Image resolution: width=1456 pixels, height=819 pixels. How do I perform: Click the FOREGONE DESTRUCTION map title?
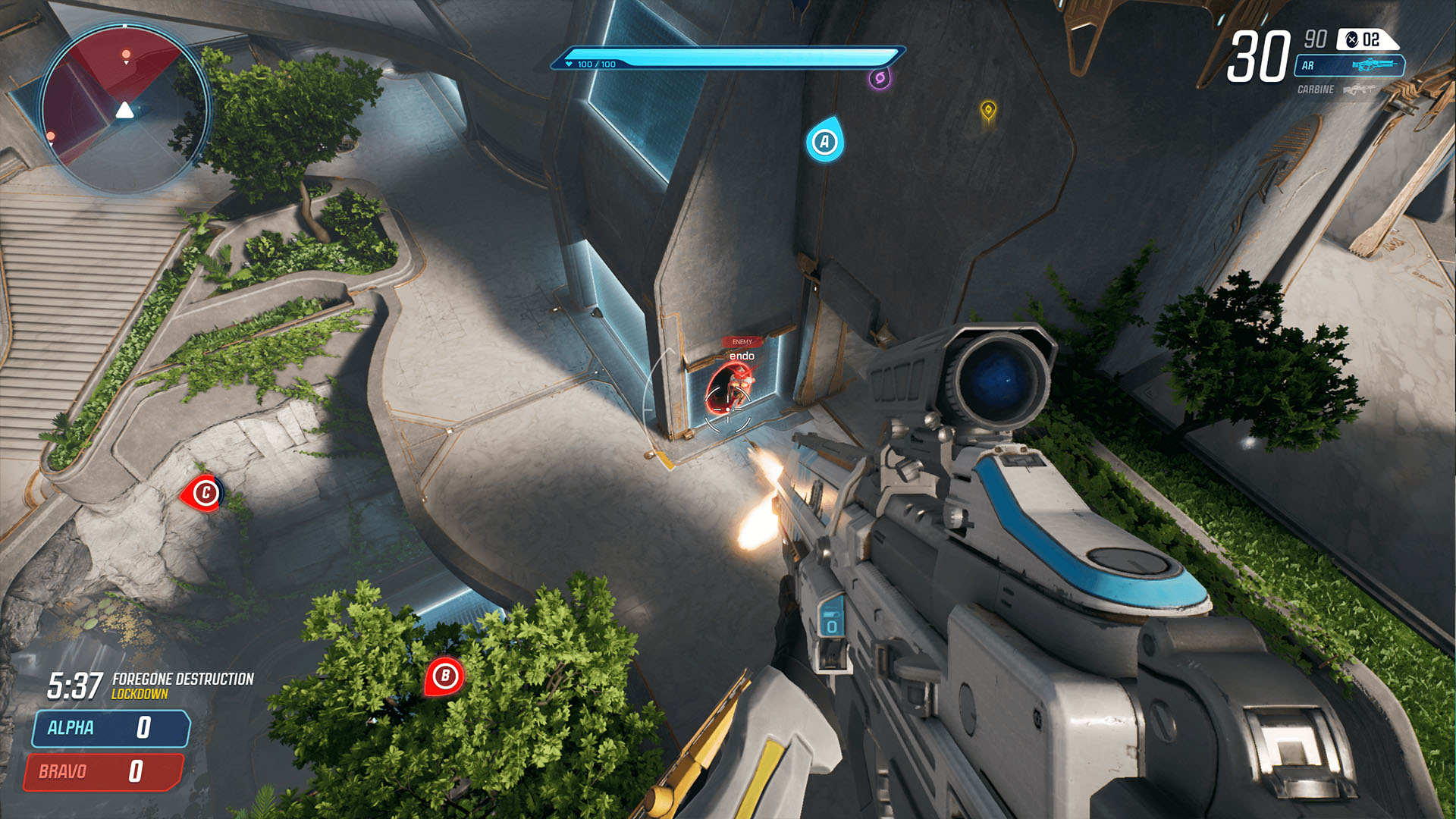[182, 679]
